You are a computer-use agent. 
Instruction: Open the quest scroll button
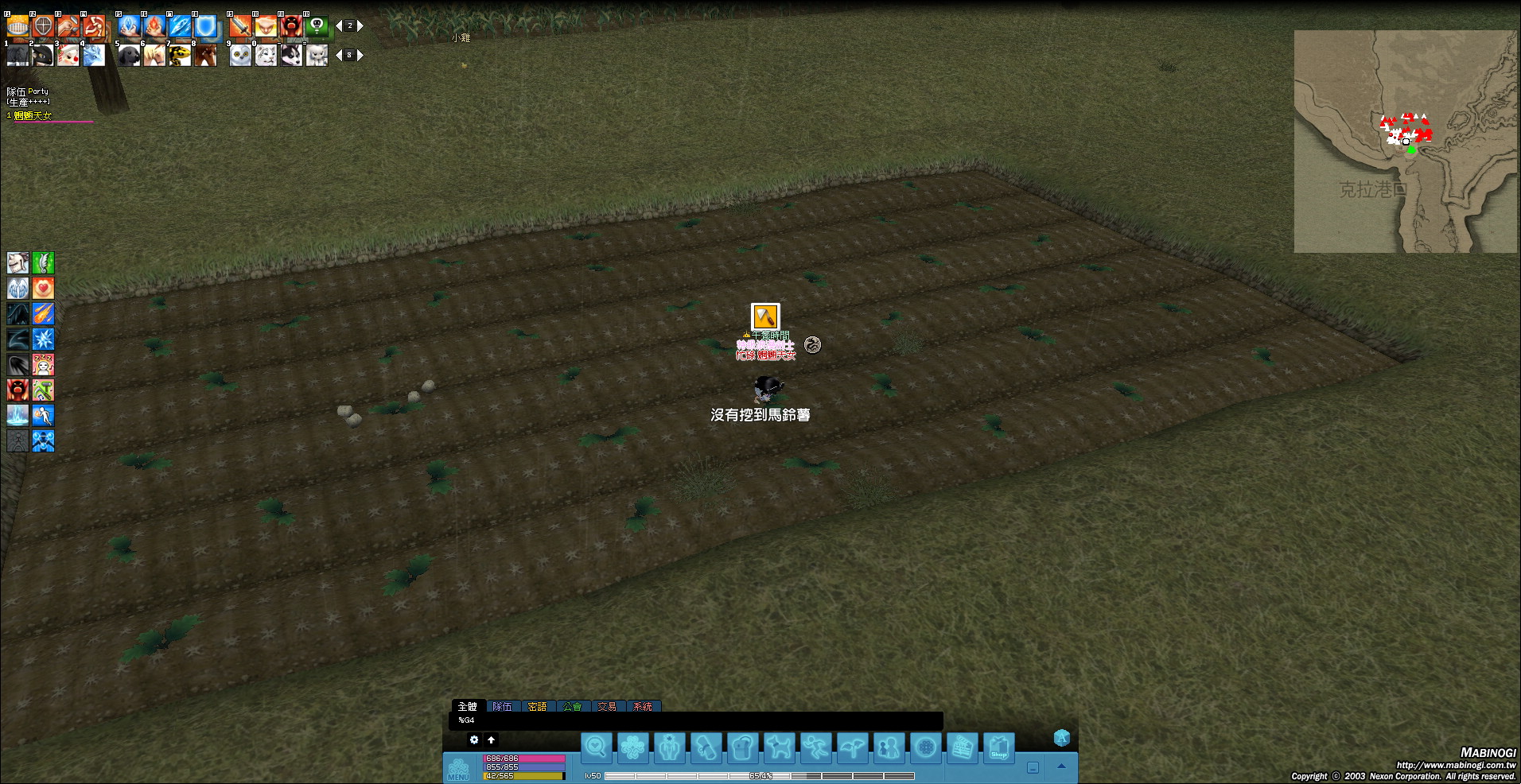tap(706, 747)
